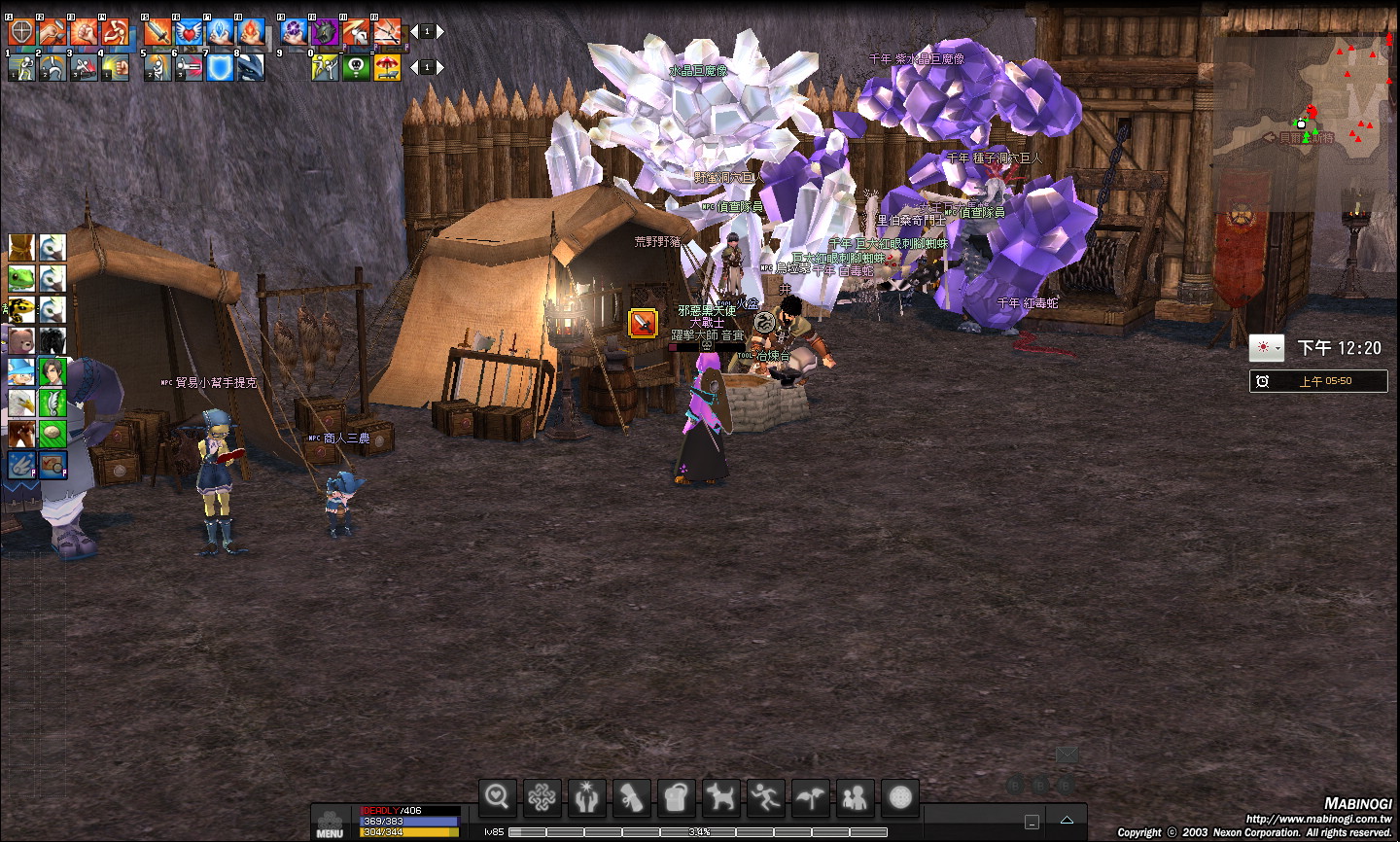Summon the white eagle pet
1400x842 pixels.
21,403
